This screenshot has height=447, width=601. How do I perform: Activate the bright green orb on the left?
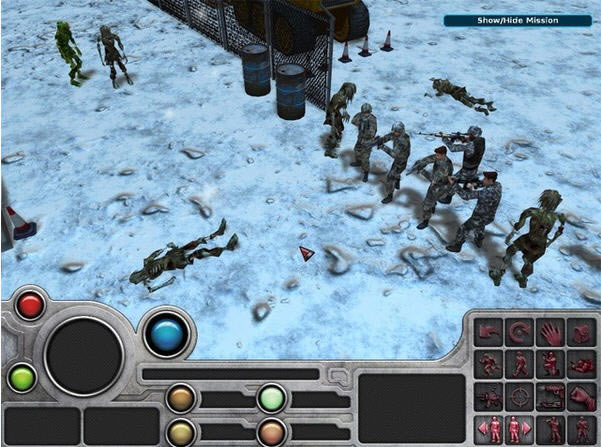click(x=22, y=378)
